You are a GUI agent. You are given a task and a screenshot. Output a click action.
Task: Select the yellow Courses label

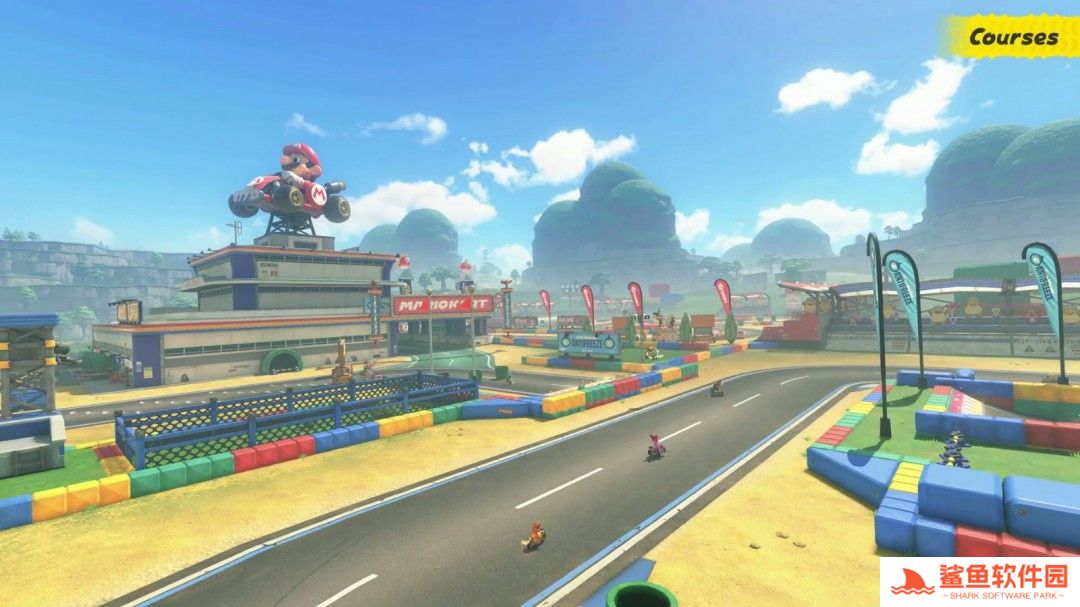click(x=1012, y=37)
